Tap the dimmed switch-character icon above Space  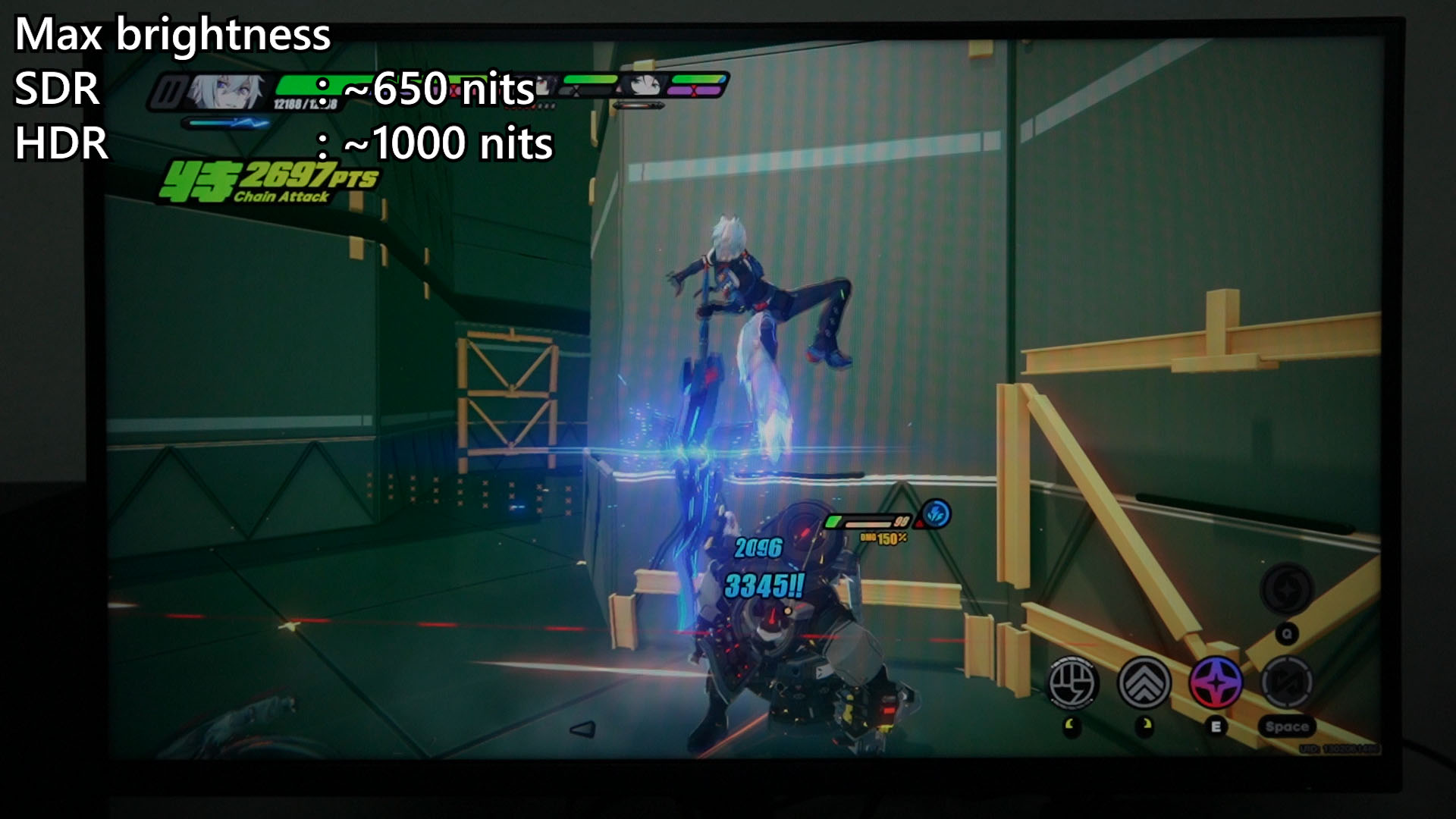click(1287, 682)
